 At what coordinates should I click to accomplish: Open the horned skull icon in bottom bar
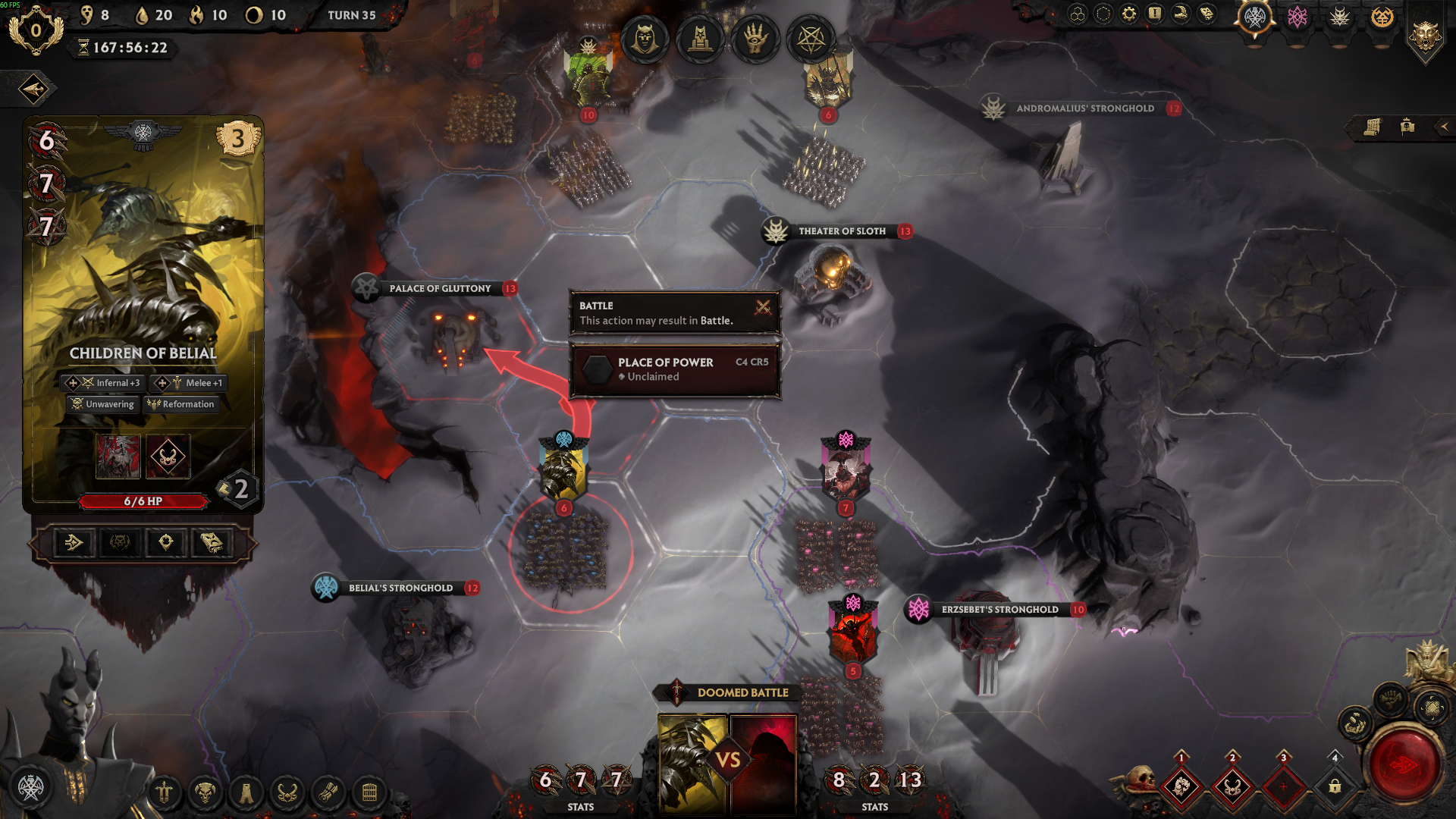tap(205, 793)
